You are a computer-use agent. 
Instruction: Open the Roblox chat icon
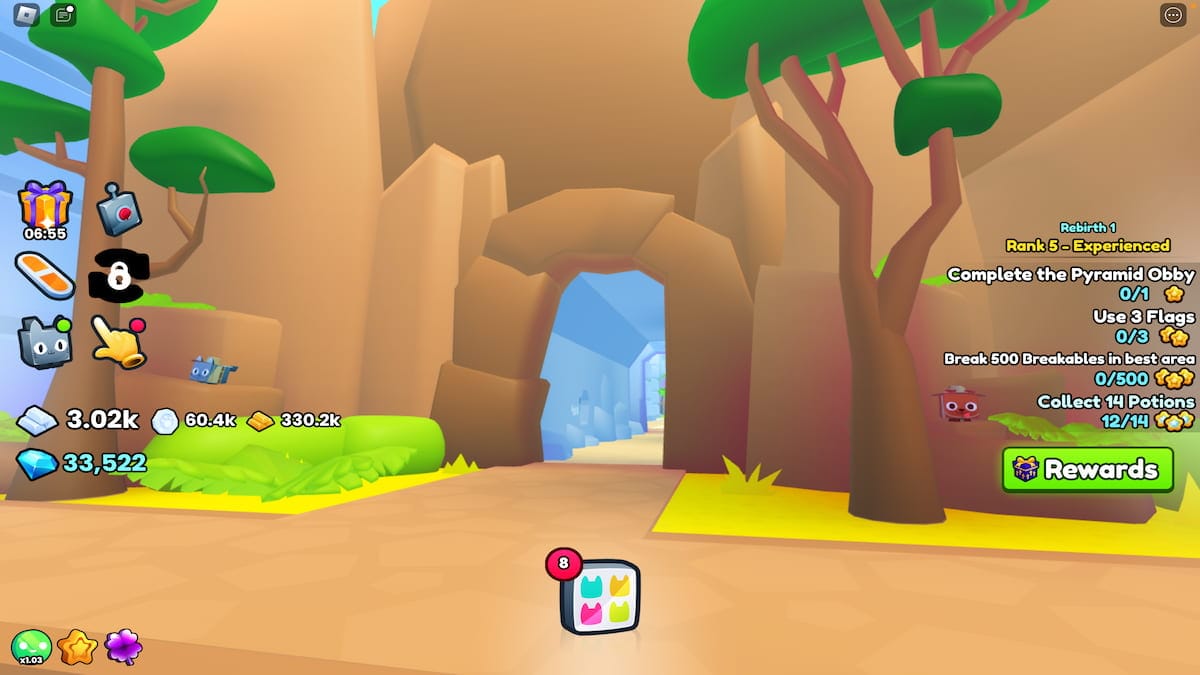tap(63, 15)
